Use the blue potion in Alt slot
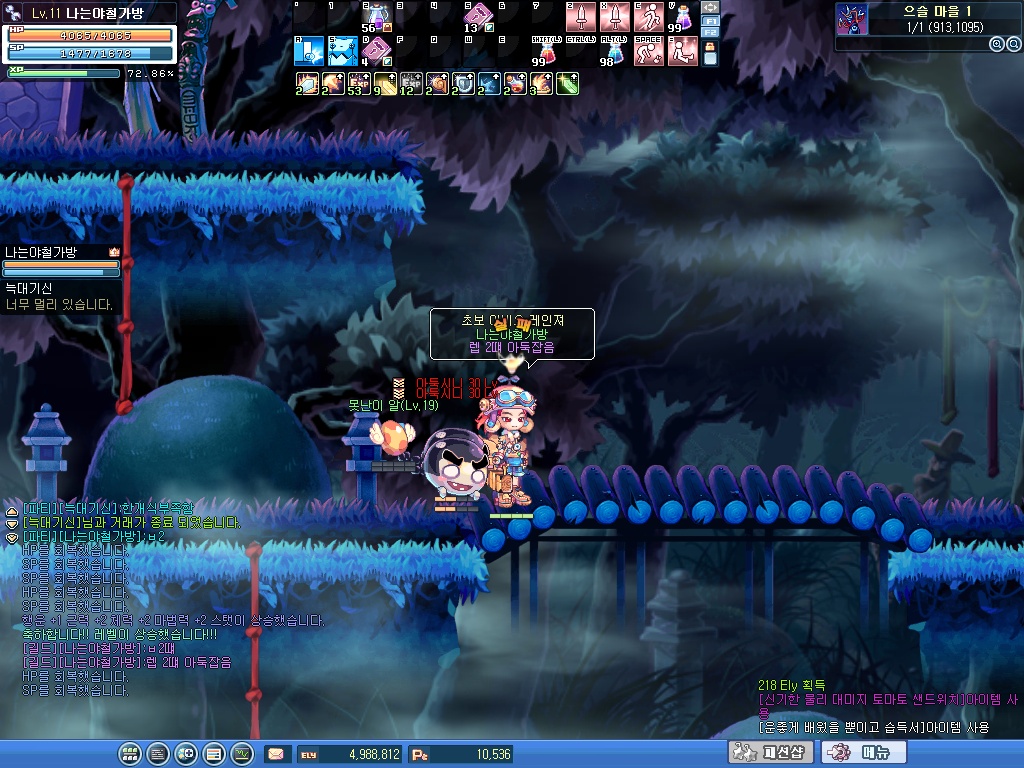 [x=614, y=51]
